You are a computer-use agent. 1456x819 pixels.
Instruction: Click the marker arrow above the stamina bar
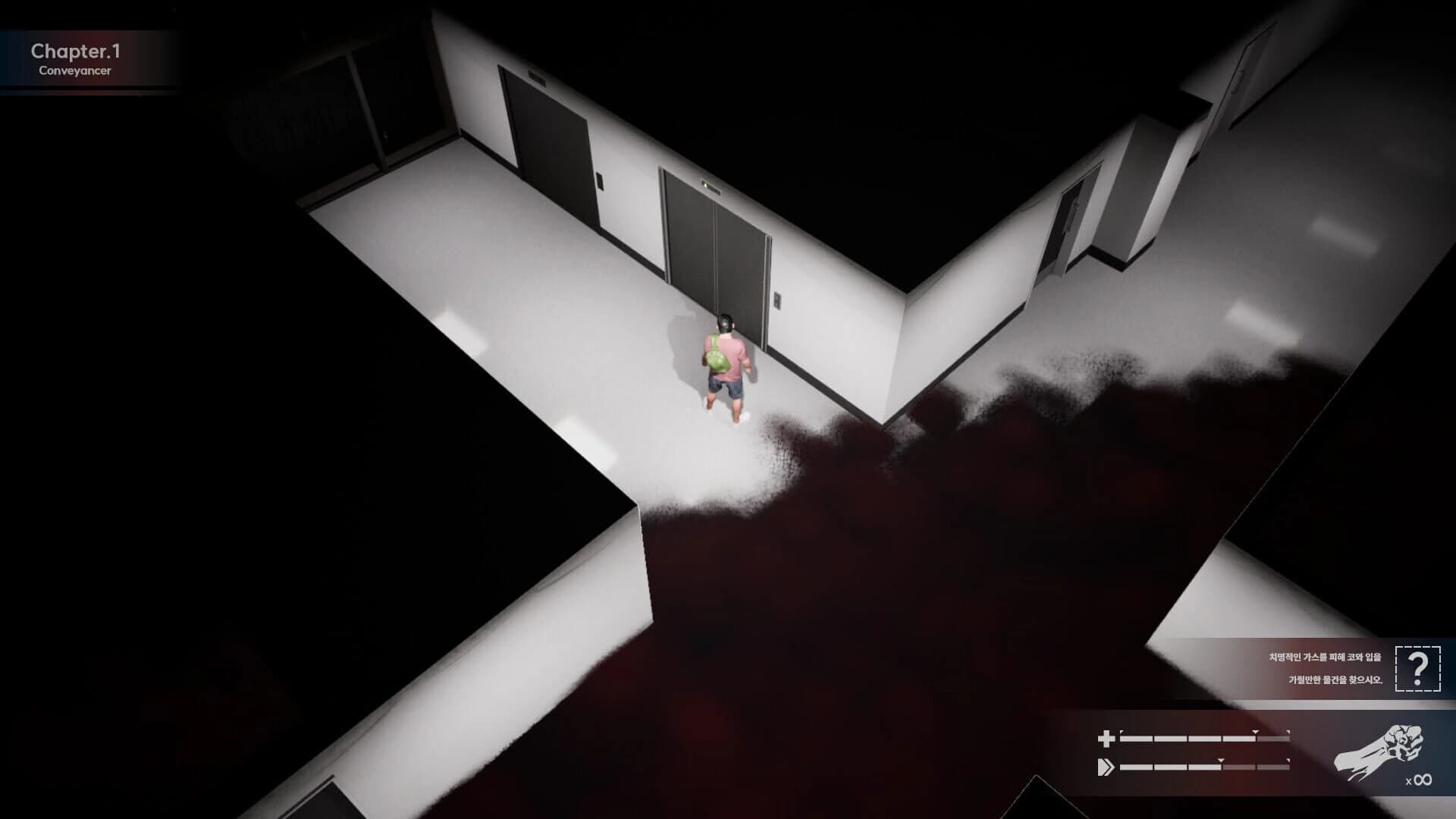point(1221,760)
